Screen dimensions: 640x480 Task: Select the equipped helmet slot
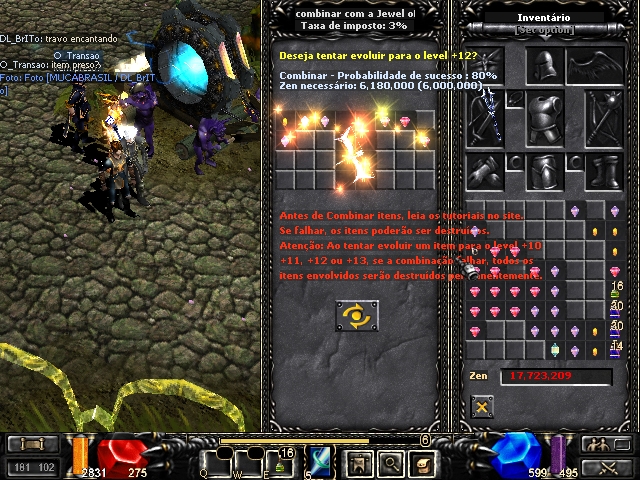tap(542, 66)
